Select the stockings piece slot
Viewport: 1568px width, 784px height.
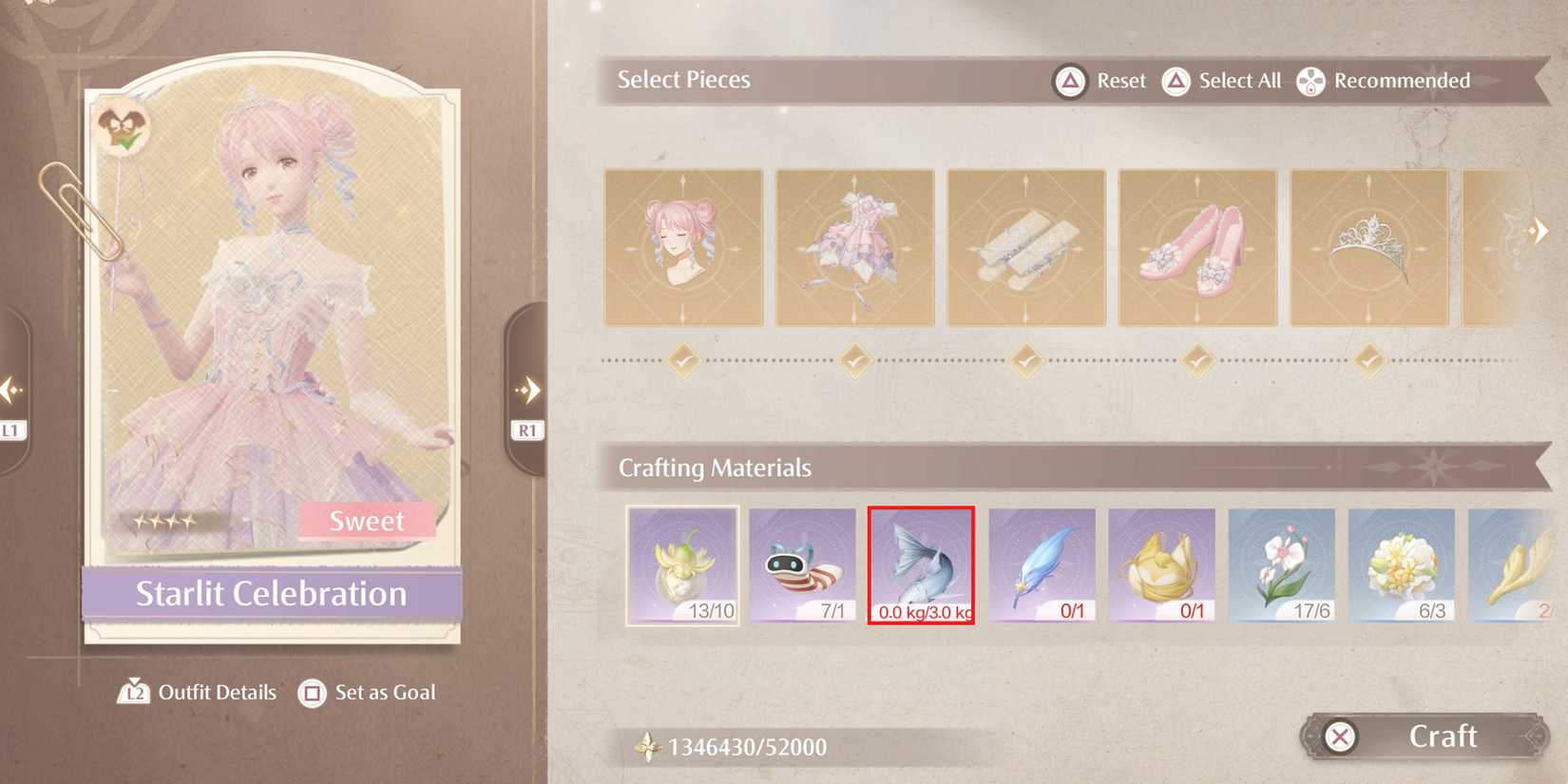1025,246
